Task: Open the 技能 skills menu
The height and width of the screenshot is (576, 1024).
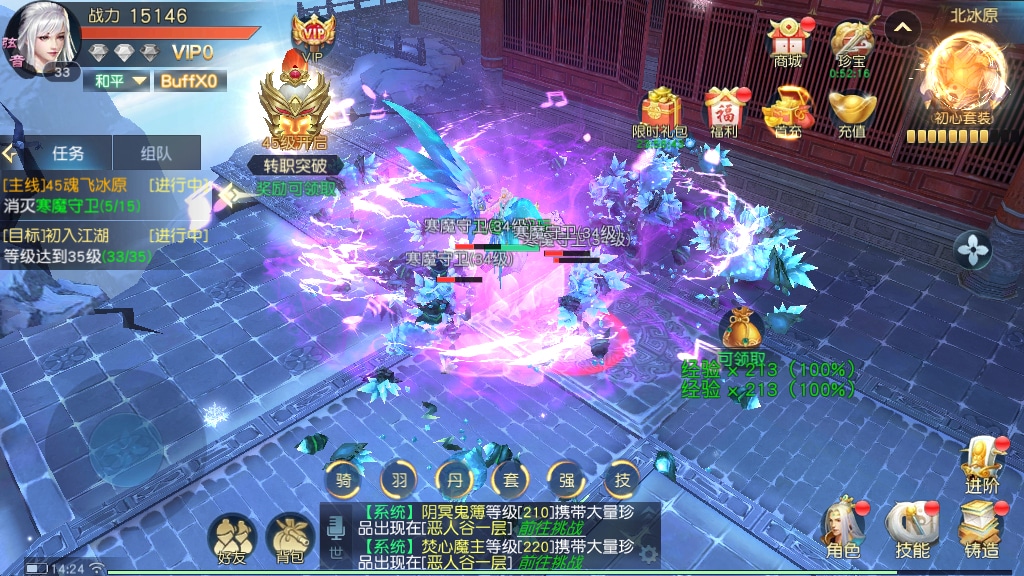Action: tap(912, 528)
